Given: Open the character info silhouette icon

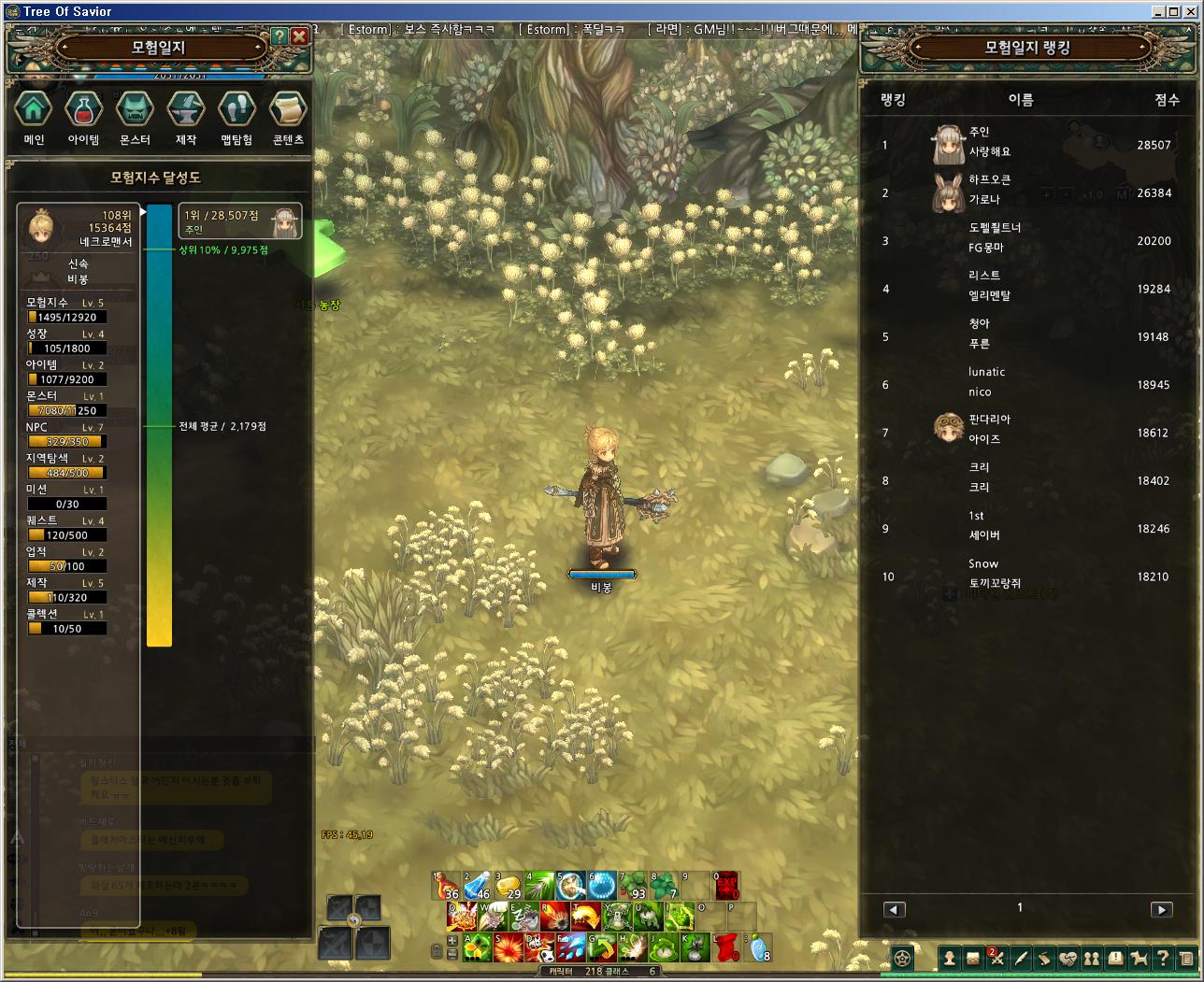Looking at the screenshot, I should point(949,958).
